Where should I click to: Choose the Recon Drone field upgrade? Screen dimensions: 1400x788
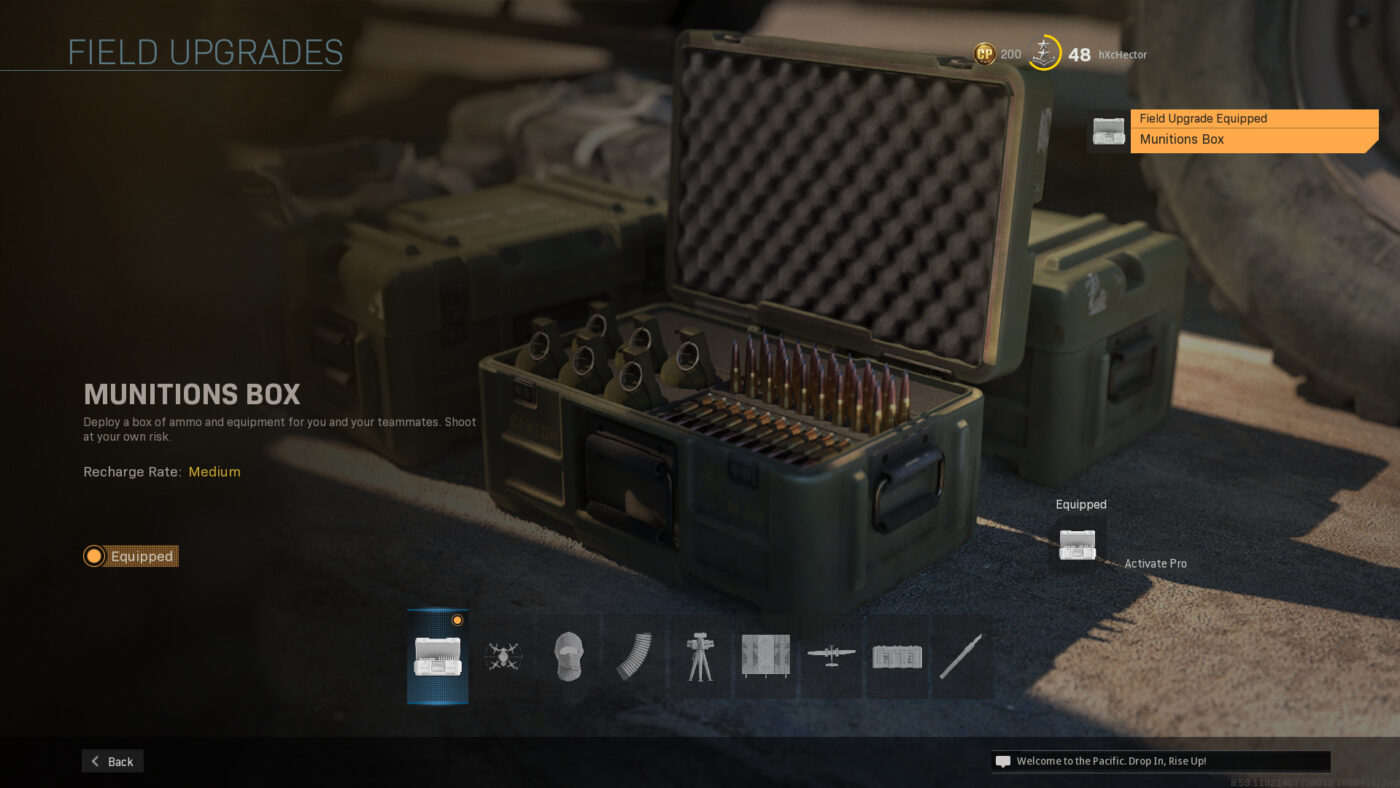[503, 657]
